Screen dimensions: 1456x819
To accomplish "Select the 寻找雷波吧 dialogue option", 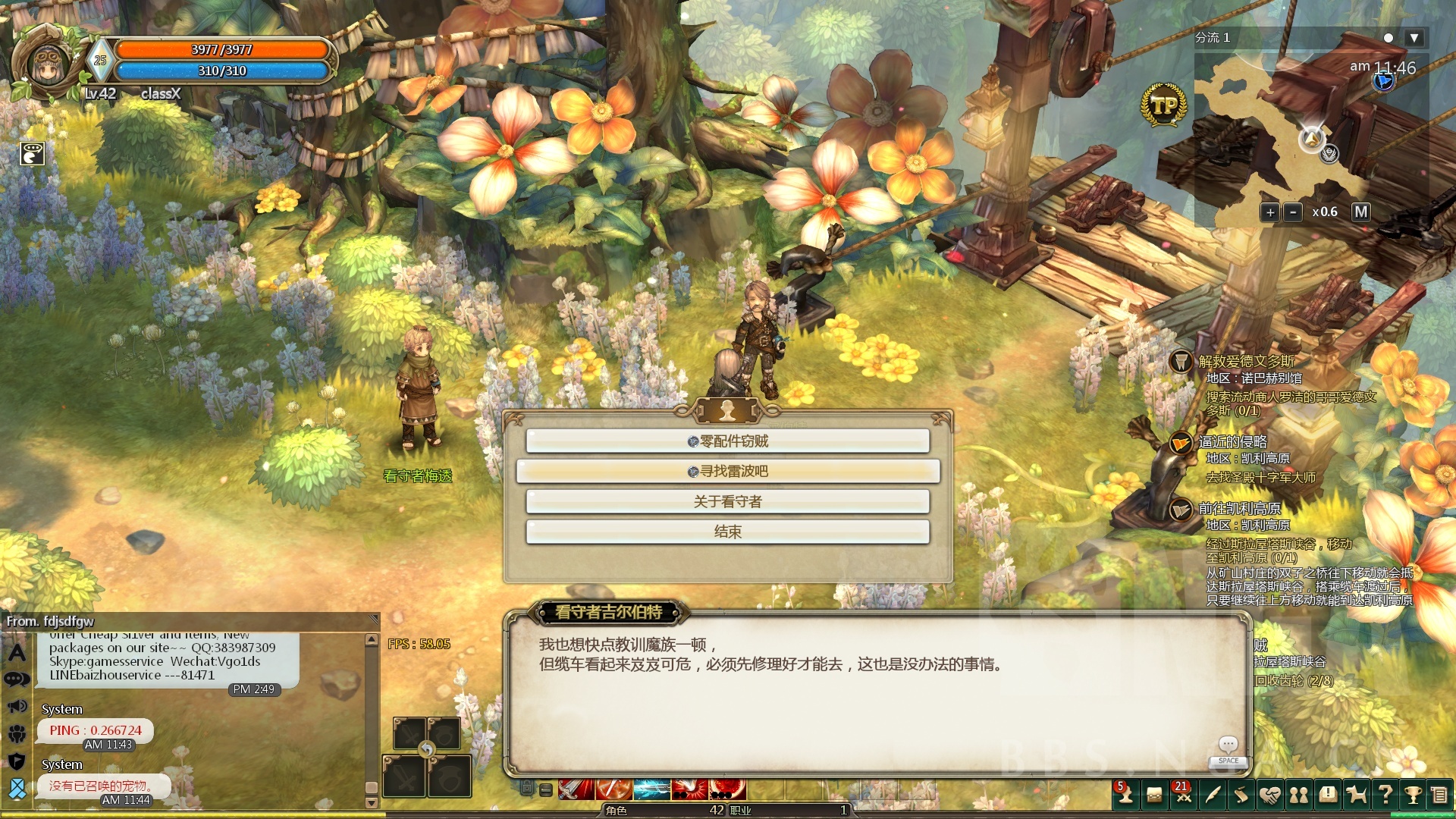I will [x=728, y=471].
